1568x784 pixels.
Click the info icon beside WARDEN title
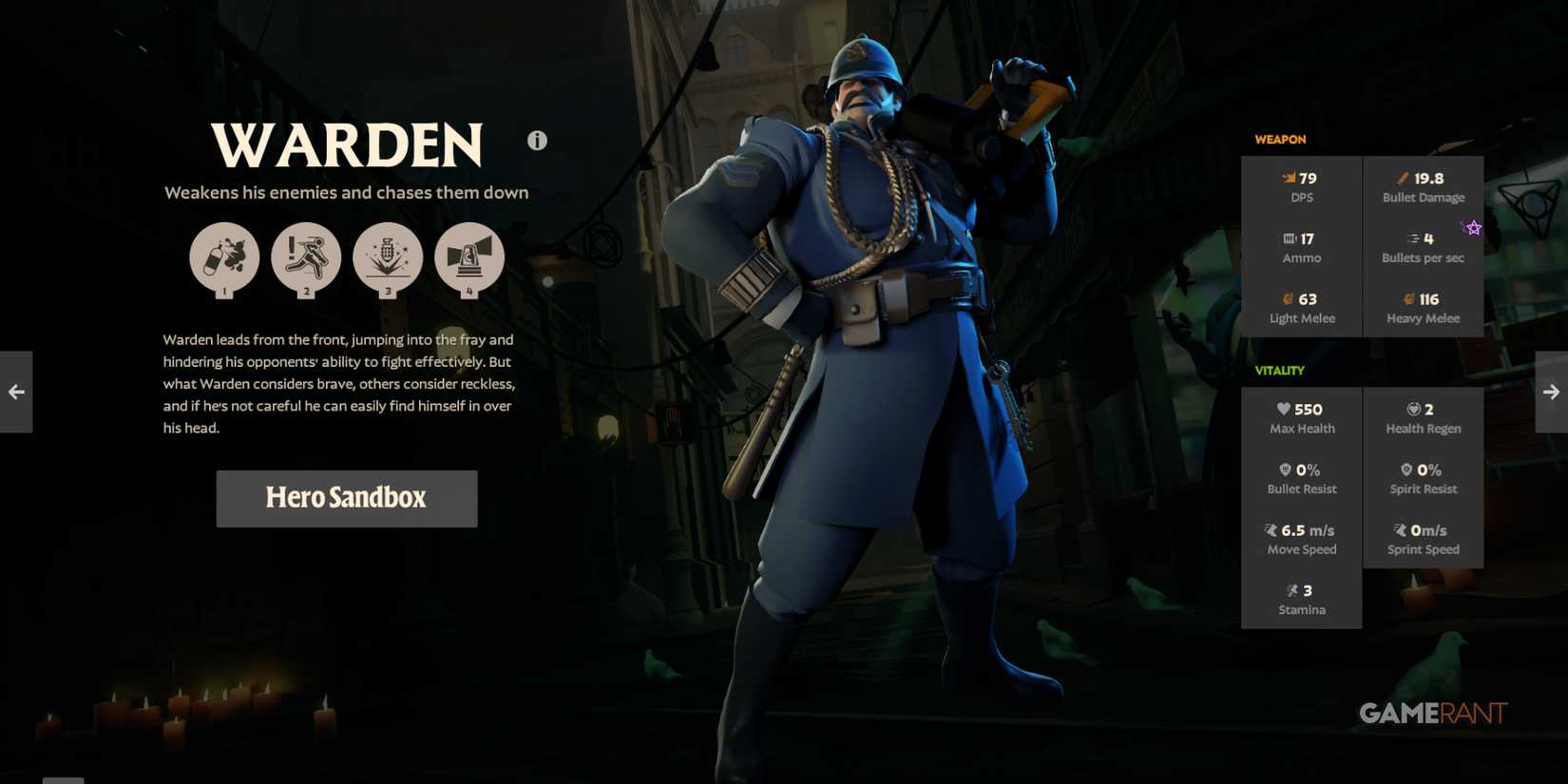pyautogui.click(x=536, y=139)
